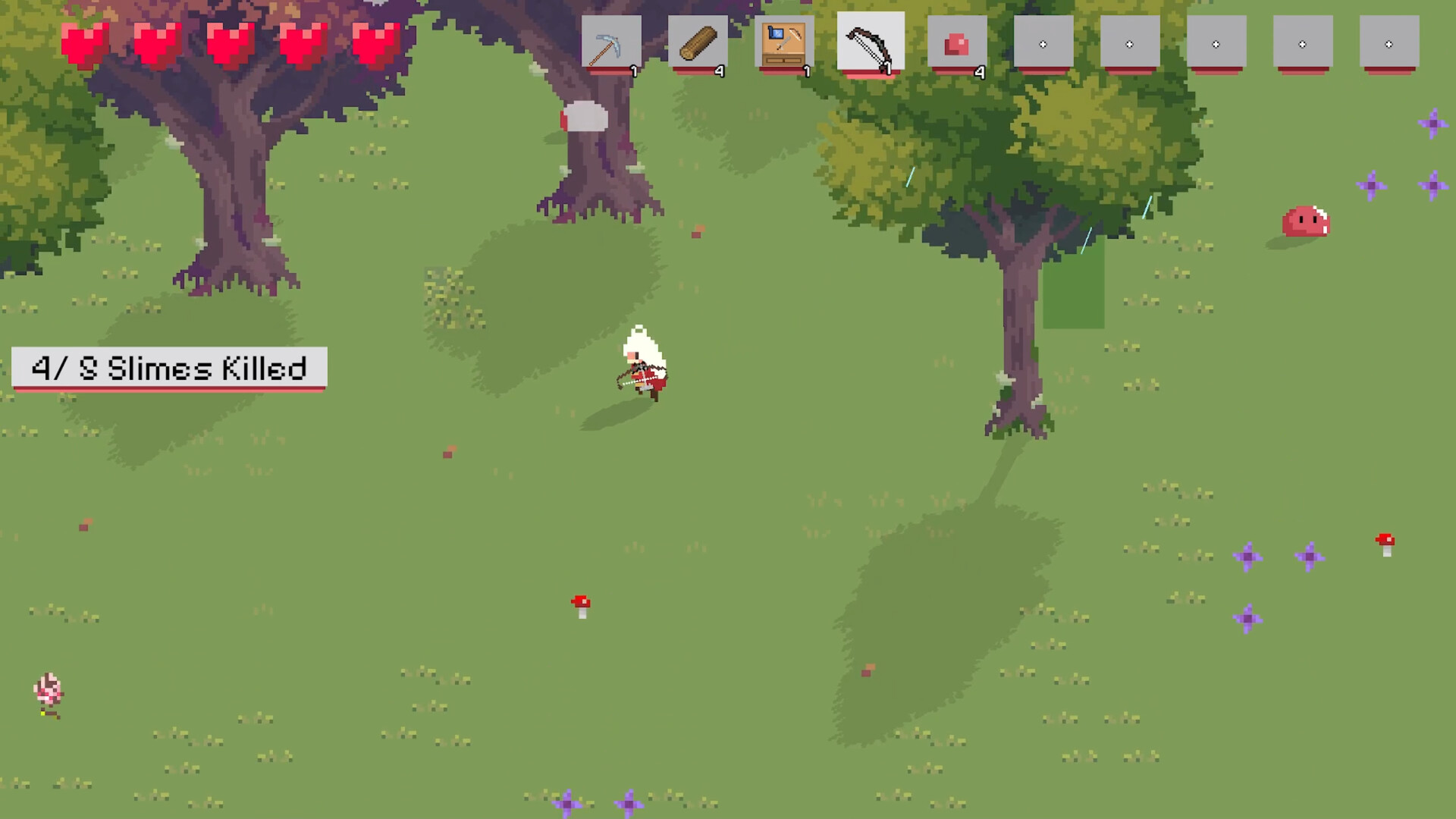Screen dimensions: 1456x819
Task: Click the empty slot beside the slime ball
Action: coord(1045,43)
